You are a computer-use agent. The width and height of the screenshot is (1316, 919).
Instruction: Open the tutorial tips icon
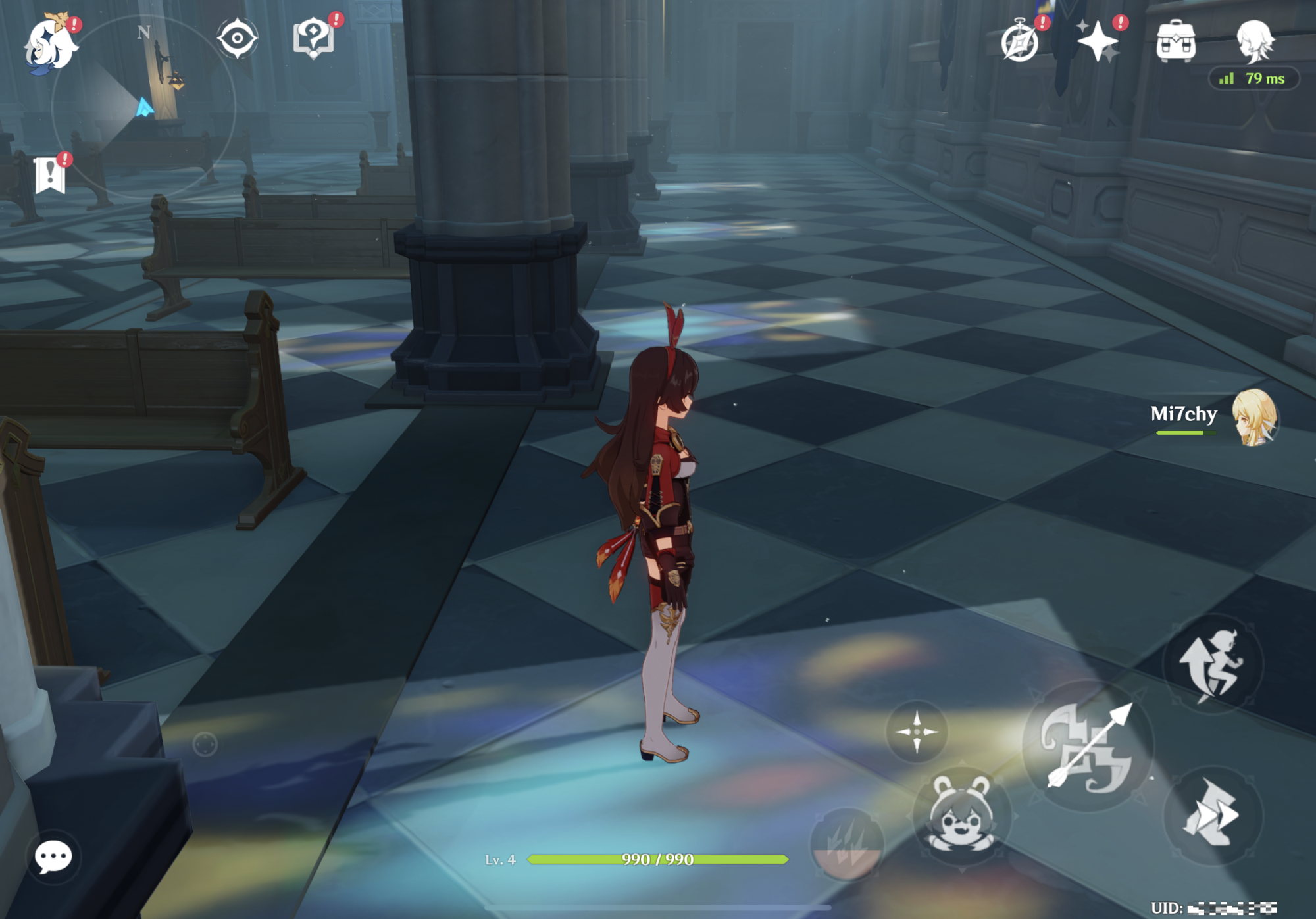pyautogui.click(x=313, y=37)
